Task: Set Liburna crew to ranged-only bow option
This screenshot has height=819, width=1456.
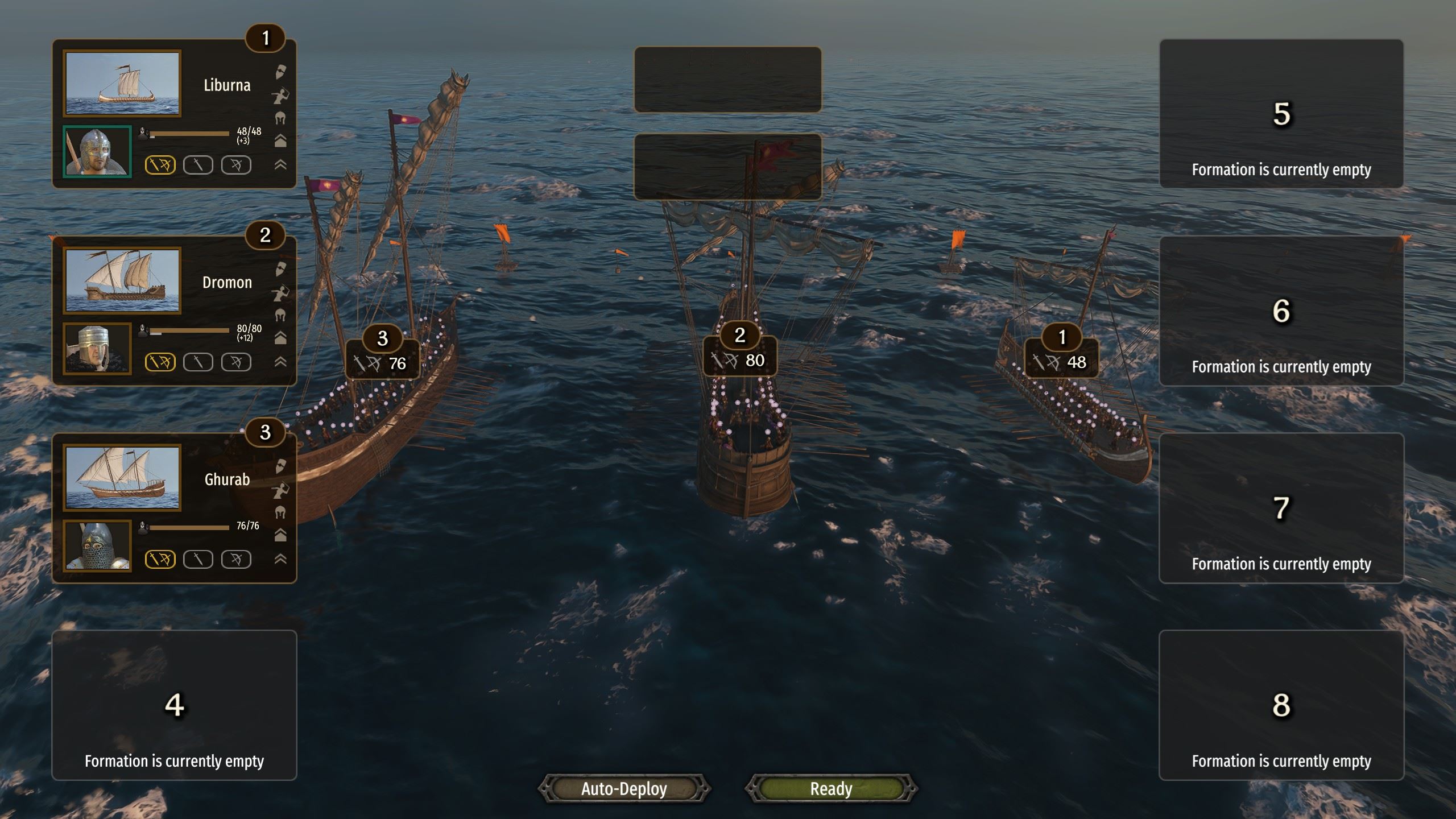Action: pos(236,165)
